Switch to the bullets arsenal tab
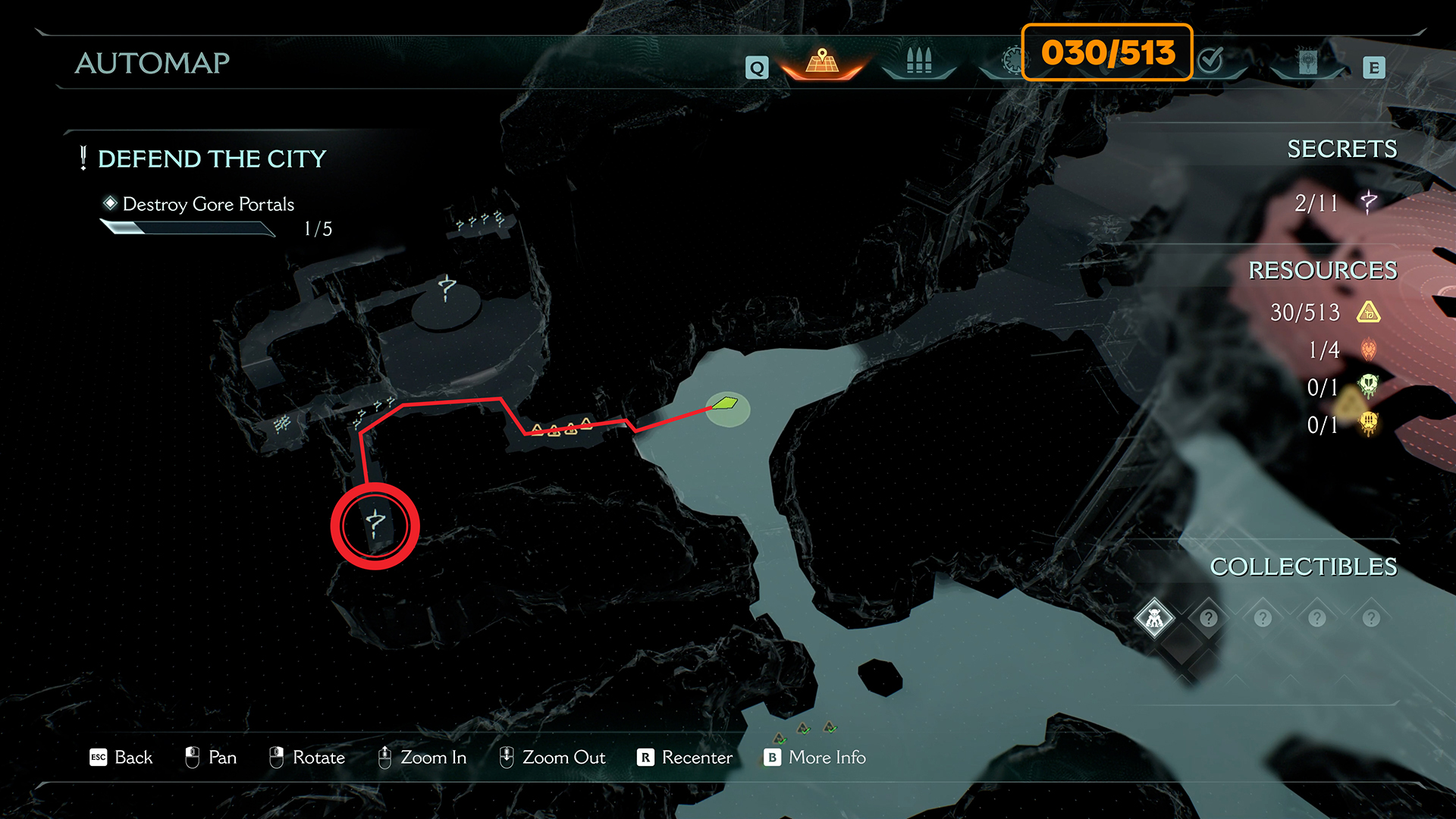This screenshot has height=819, width=1456. pyautogui.click(x=918, y=61)
